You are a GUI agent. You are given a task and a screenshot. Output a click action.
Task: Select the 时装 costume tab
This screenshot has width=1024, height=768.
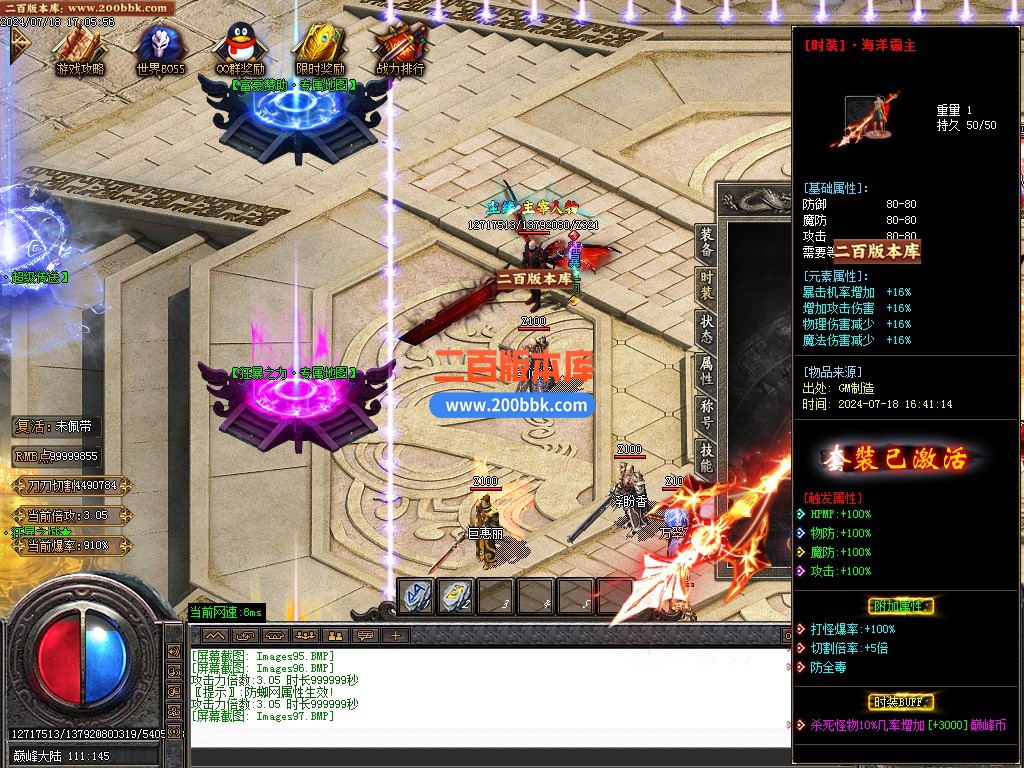pyautogui.click(x=707, y=285)
